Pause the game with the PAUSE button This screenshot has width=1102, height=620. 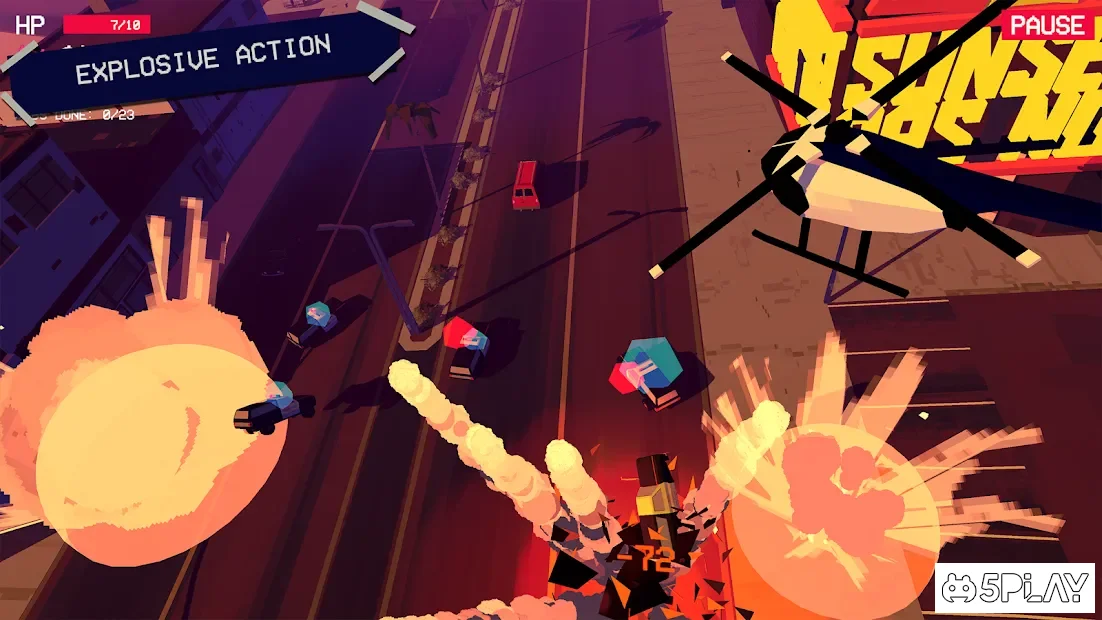1046,25
